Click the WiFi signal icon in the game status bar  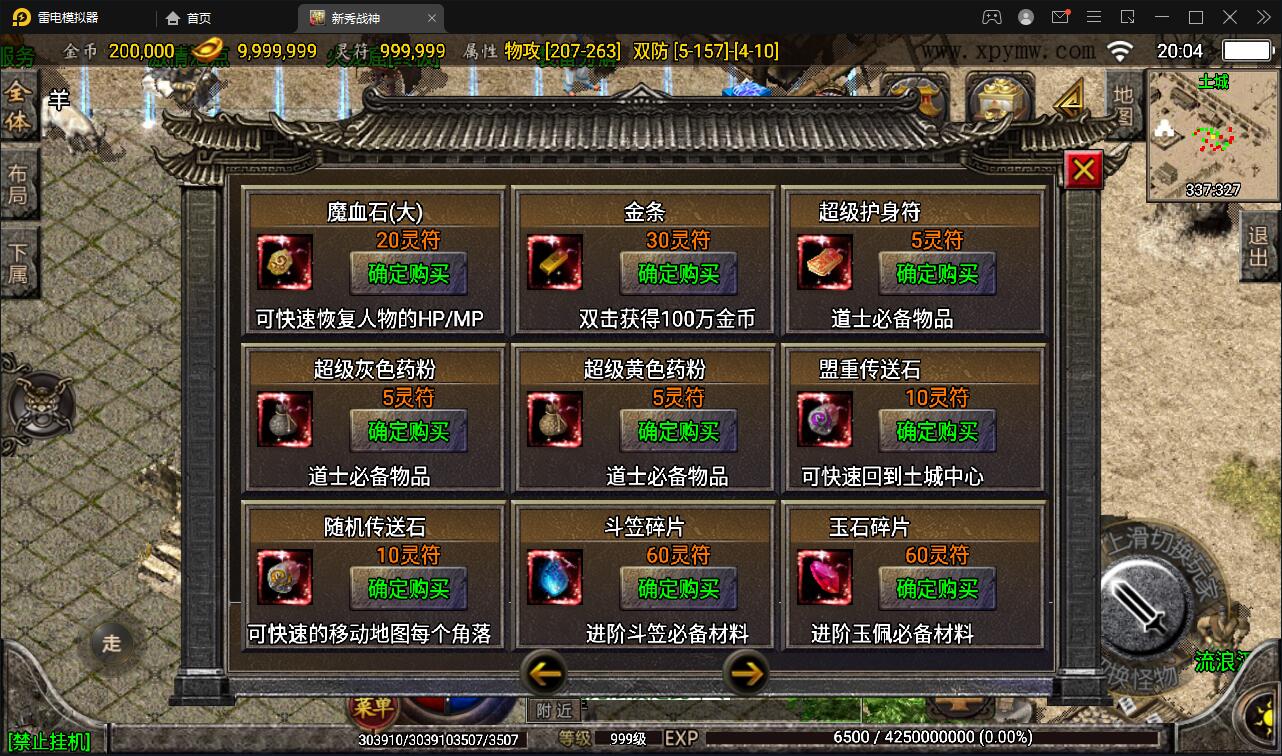tap(1118, 48)
